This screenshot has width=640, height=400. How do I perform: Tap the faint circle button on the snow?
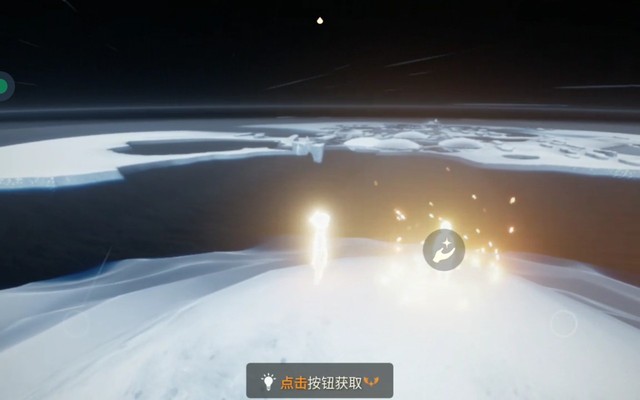[x=564, y=322]
